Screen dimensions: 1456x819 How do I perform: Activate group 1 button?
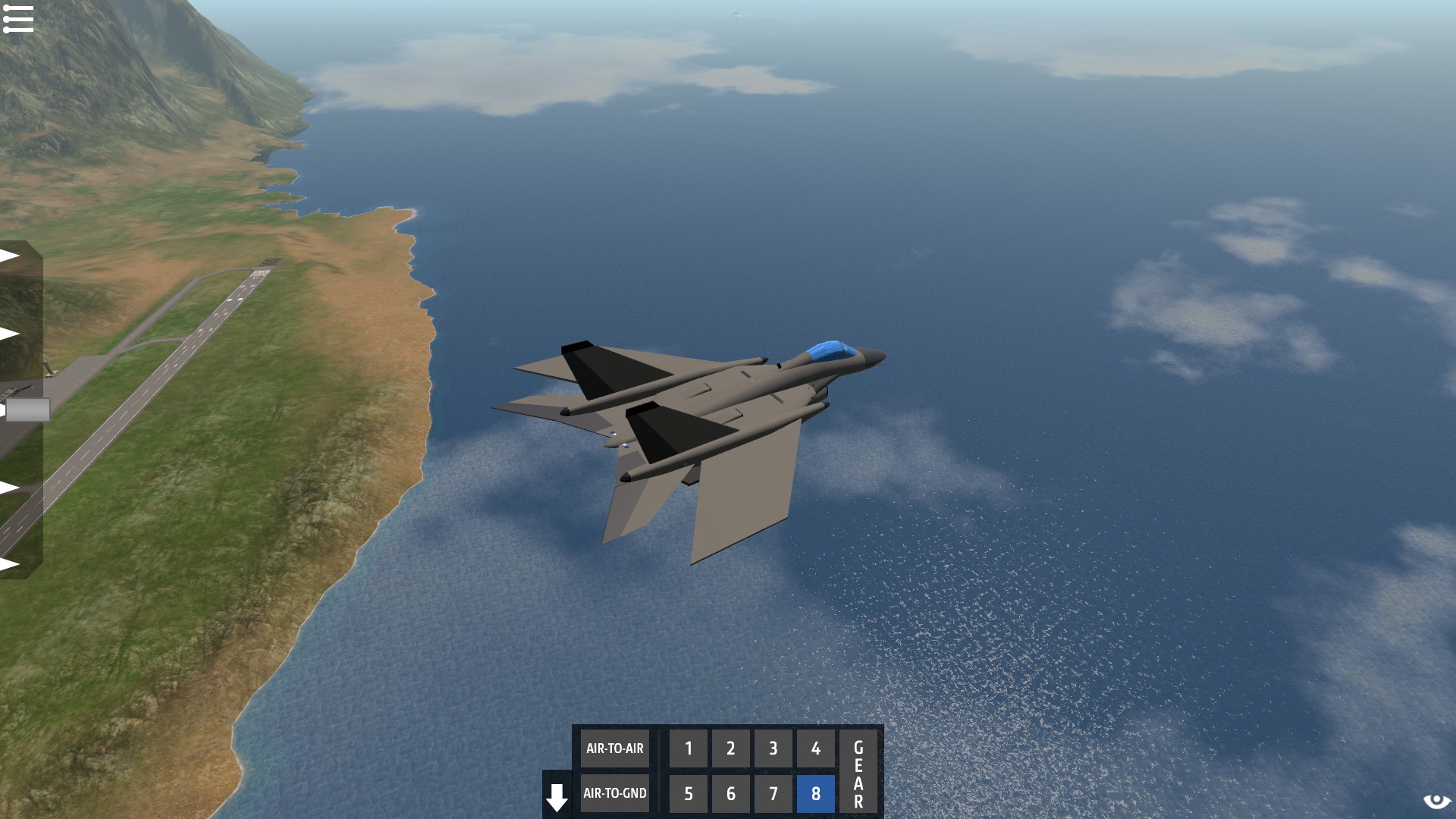pyautogui.click(x=689, y=748)
